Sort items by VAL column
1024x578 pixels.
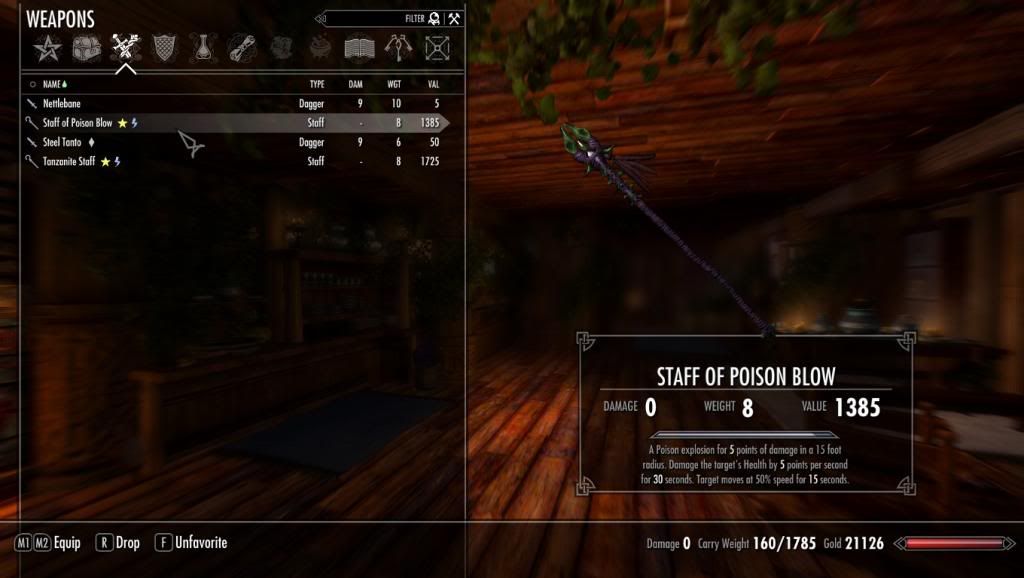[x=432, y=85]
